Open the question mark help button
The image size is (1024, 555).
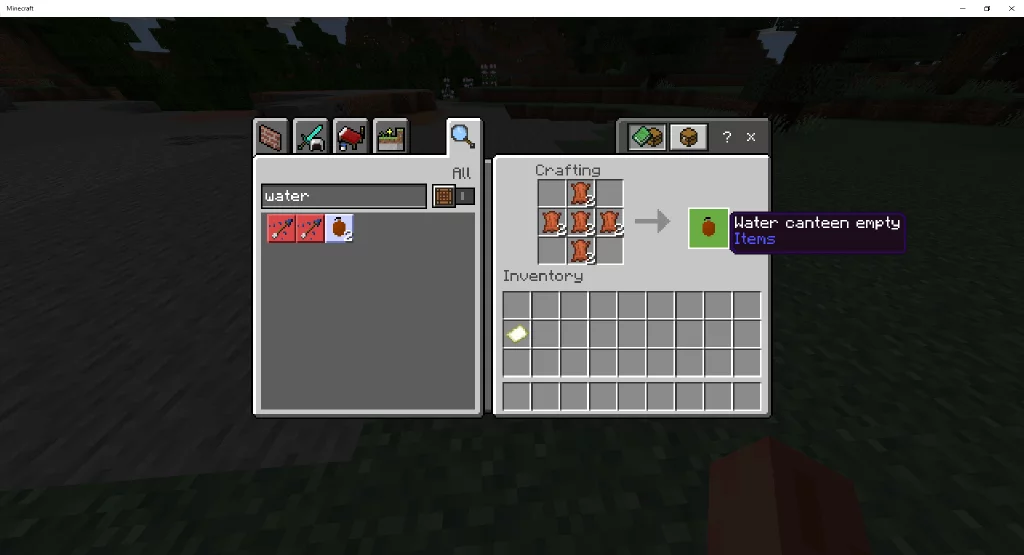(727, 137)
